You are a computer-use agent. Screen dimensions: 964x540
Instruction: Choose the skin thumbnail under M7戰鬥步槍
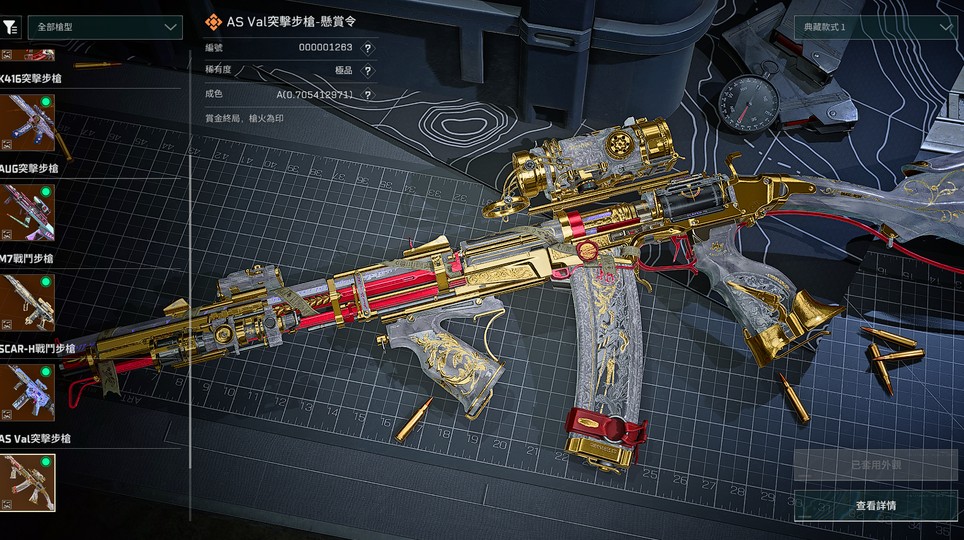tap(28, 302)
